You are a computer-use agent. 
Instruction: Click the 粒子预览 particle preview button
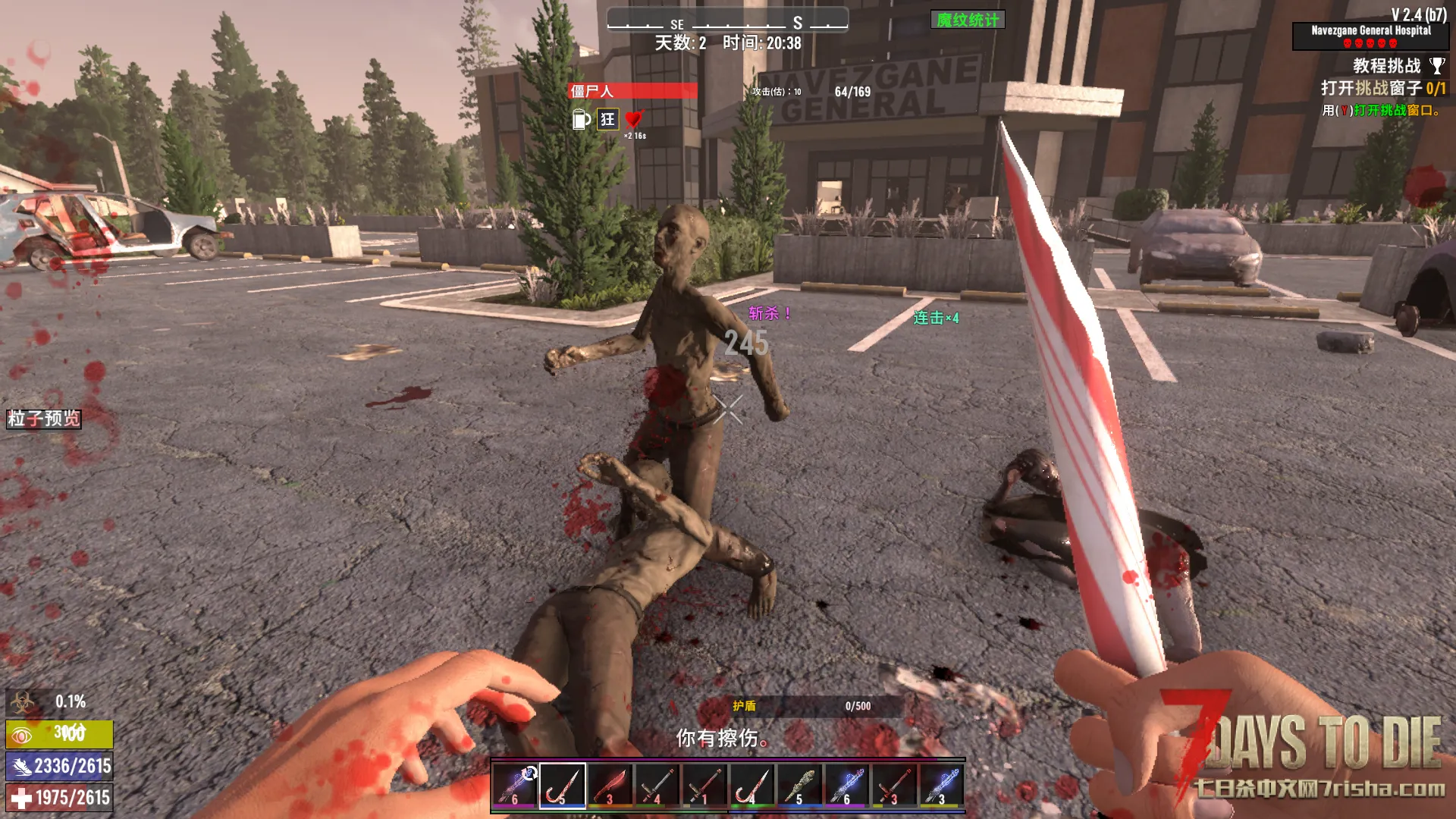[44, 419]
